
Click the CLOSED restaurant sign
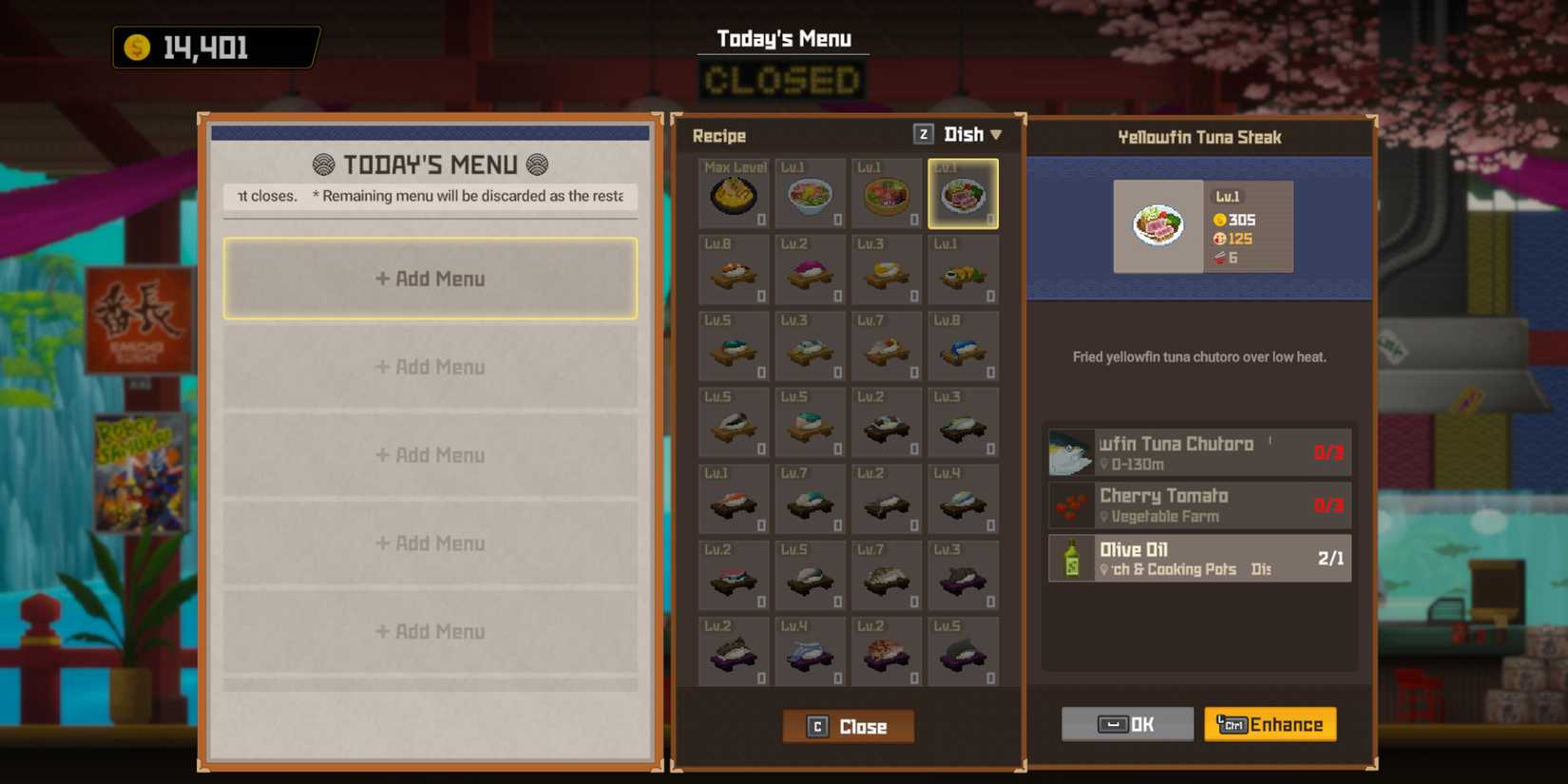[782, 80]
